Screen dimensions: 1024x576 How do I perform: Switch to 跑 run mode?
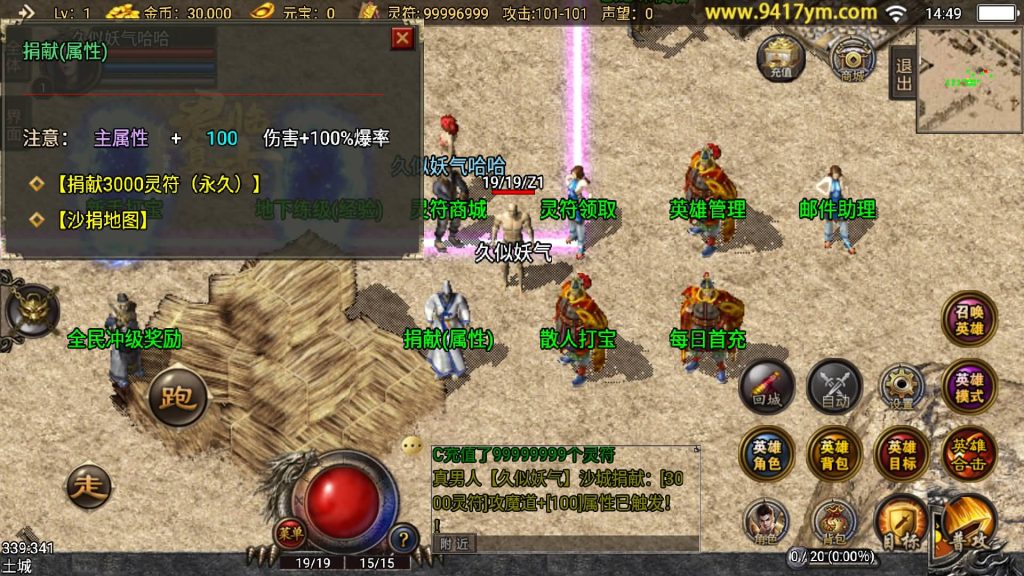pyautogui.click(x=178, y=398)
